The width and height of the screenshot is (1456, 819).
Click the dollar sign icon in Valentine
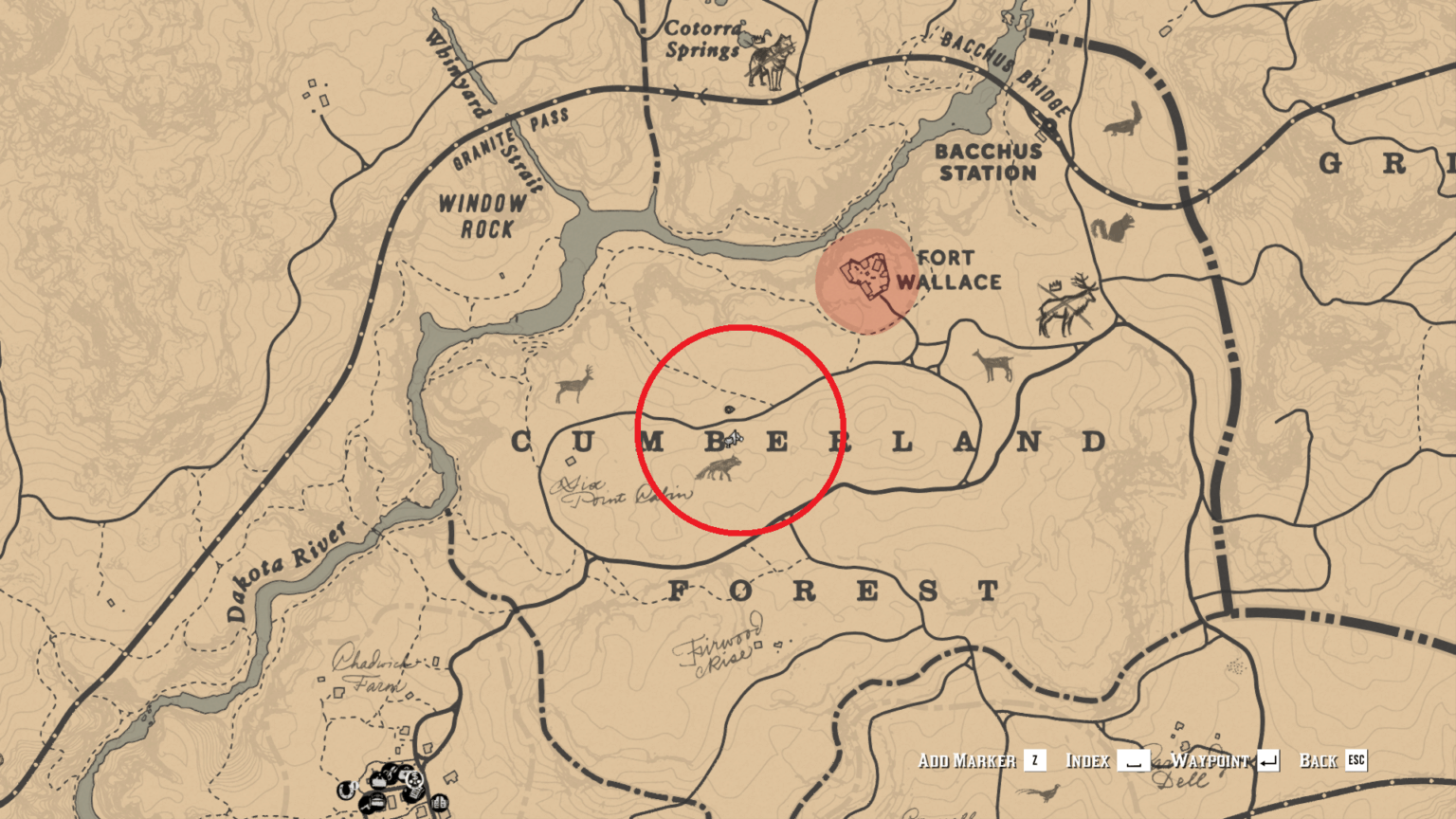415,779
